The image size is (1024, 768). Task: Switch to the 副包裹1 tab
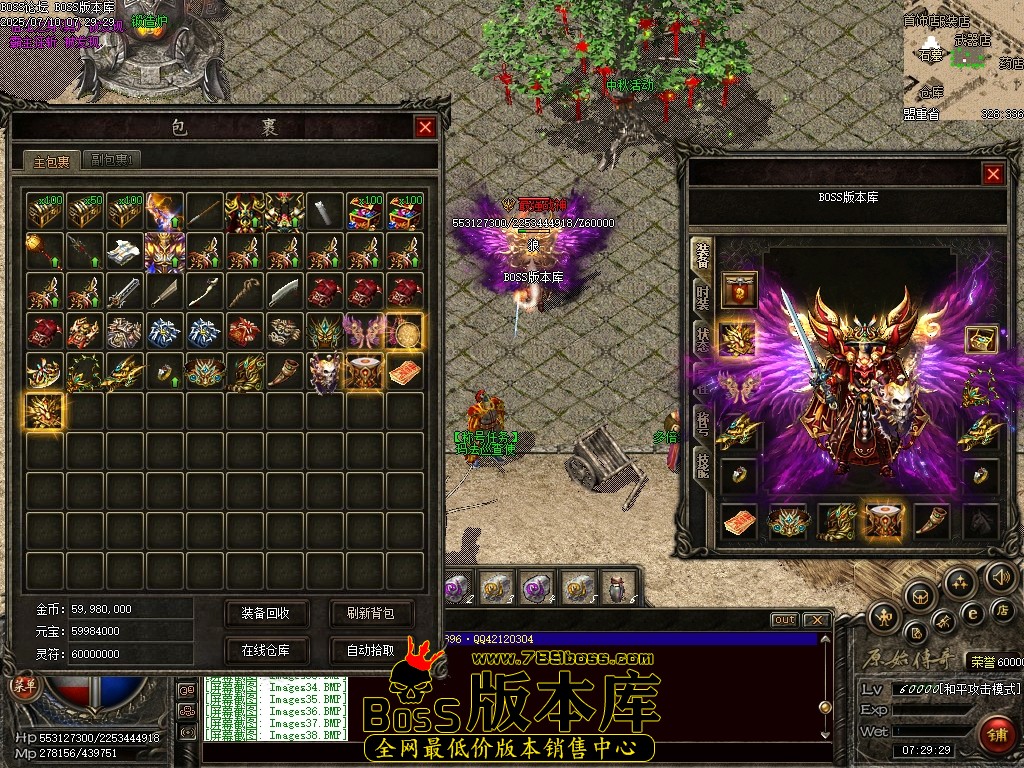pos(113,160)
